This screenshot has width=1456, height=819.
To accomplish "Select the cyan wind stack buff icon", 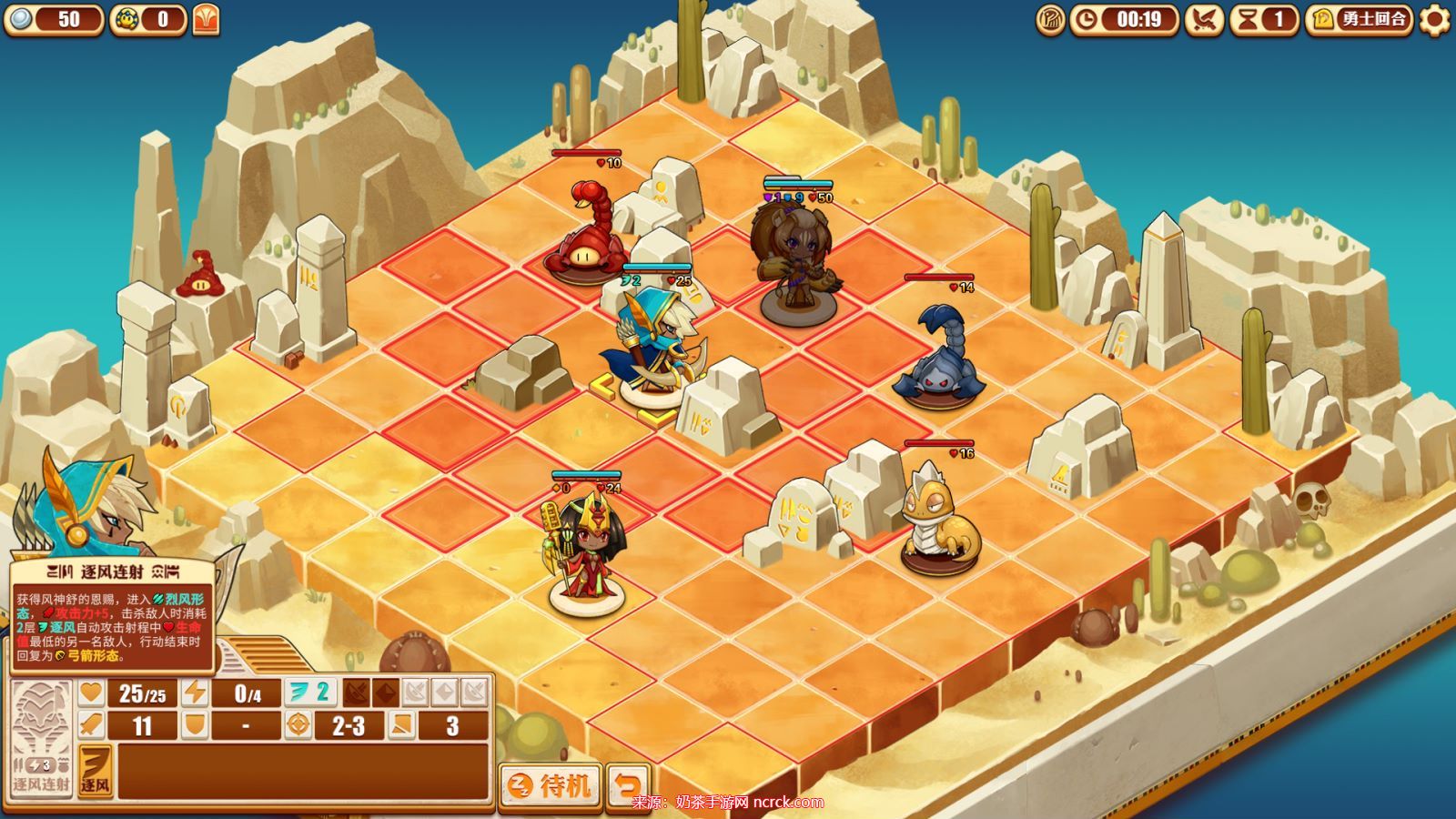I will (309, 693).
